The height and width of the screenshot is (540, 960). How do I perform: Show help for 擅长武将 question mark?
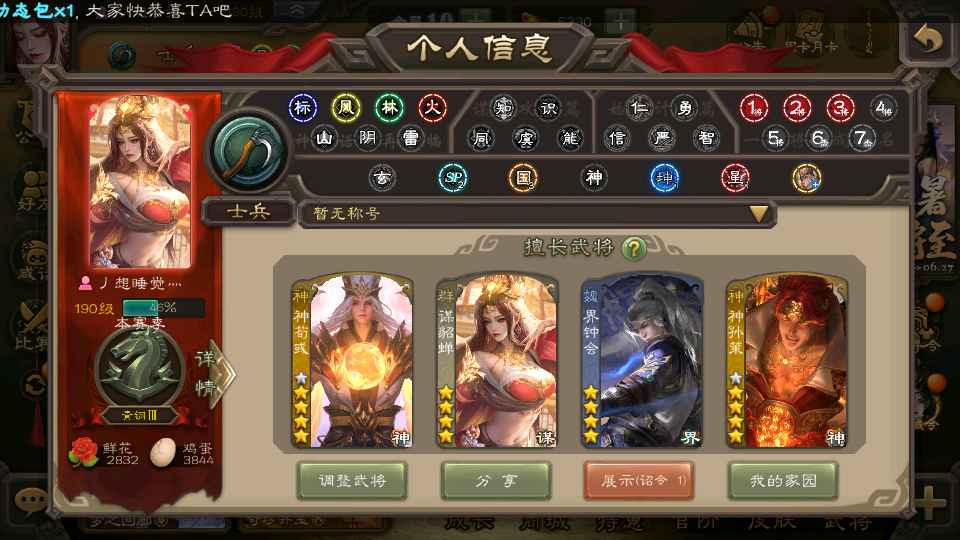click(633, 247)
